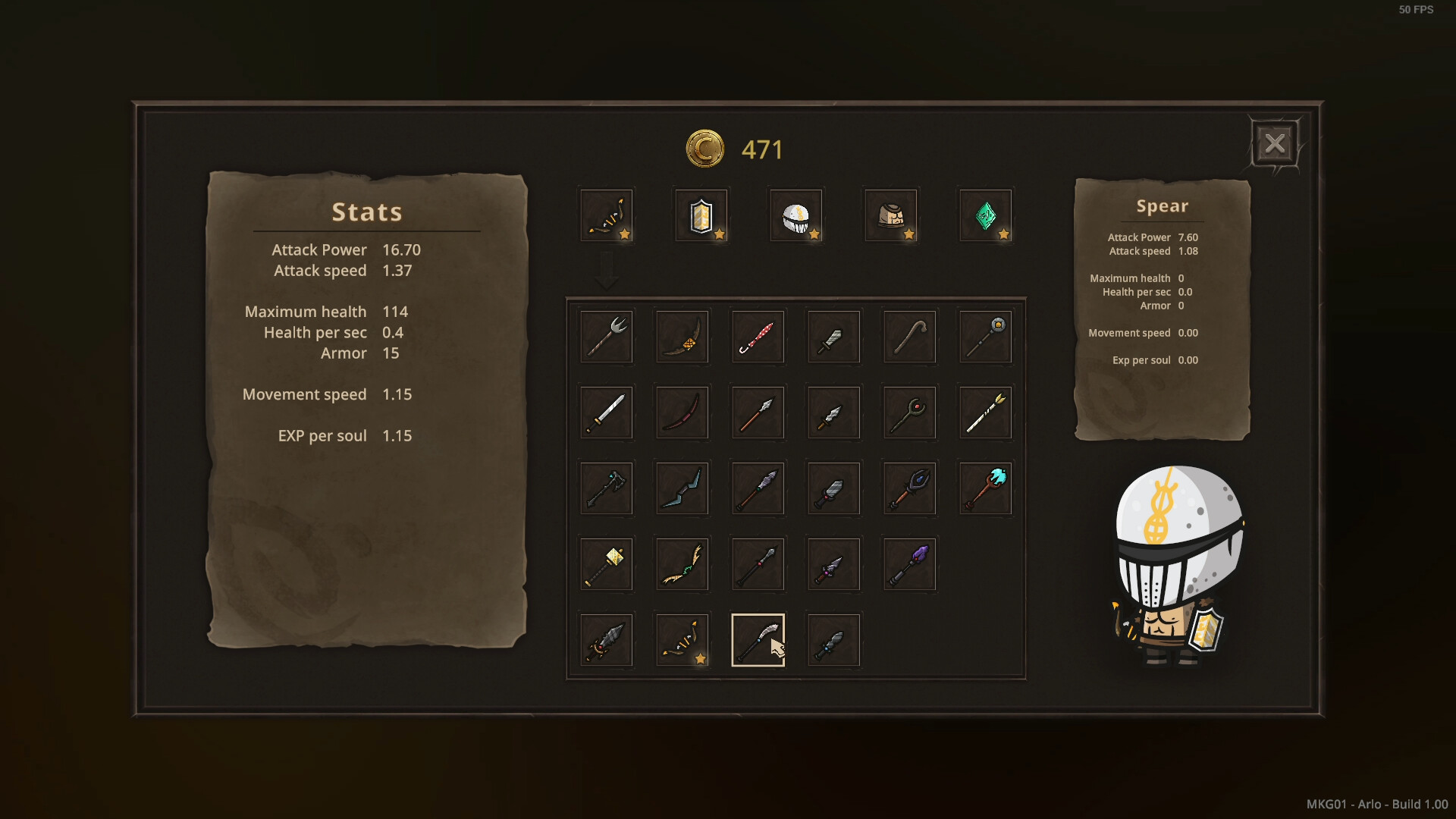
Task: Pick the silver sword in the second row
Action: coord(606,413)
